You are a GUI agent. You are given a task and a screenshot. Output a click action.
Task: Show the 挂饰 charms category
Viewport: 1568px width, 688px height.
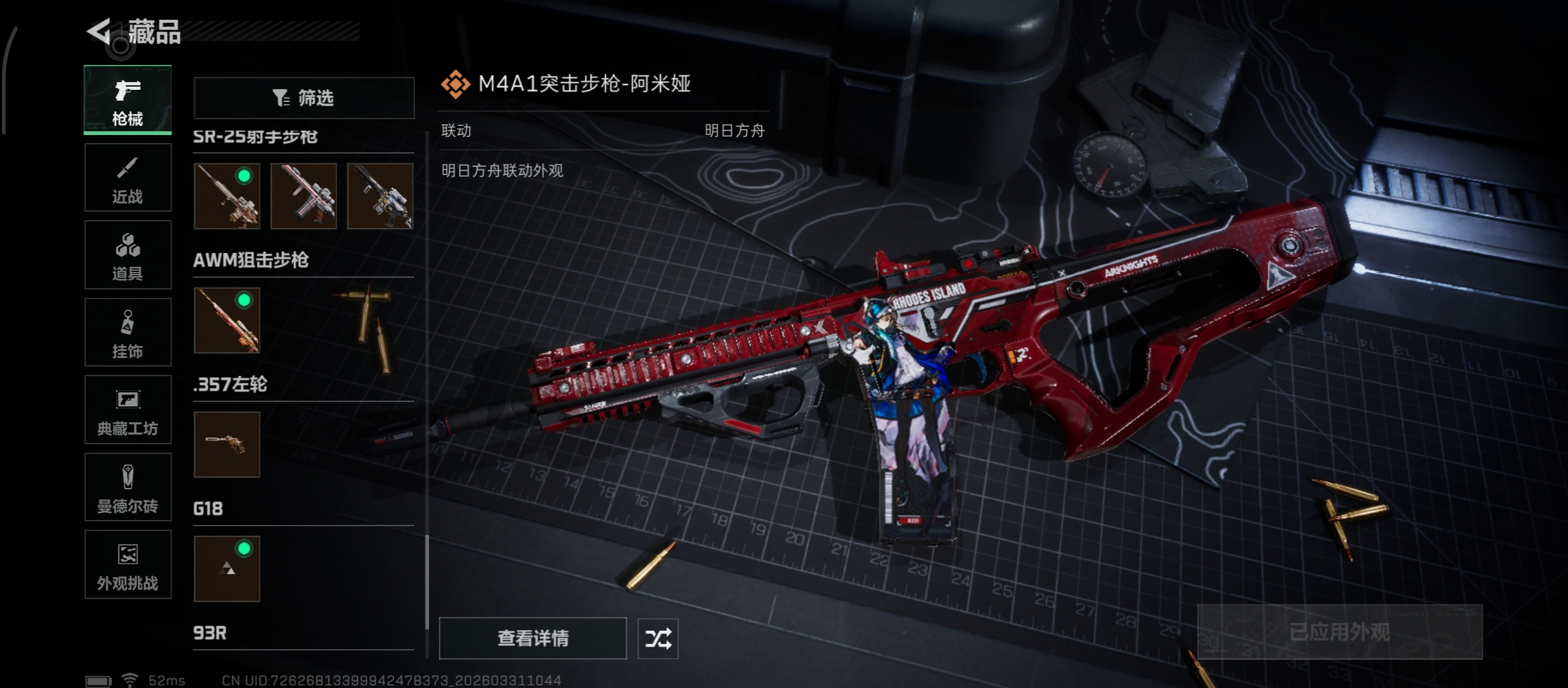[127, 333]
